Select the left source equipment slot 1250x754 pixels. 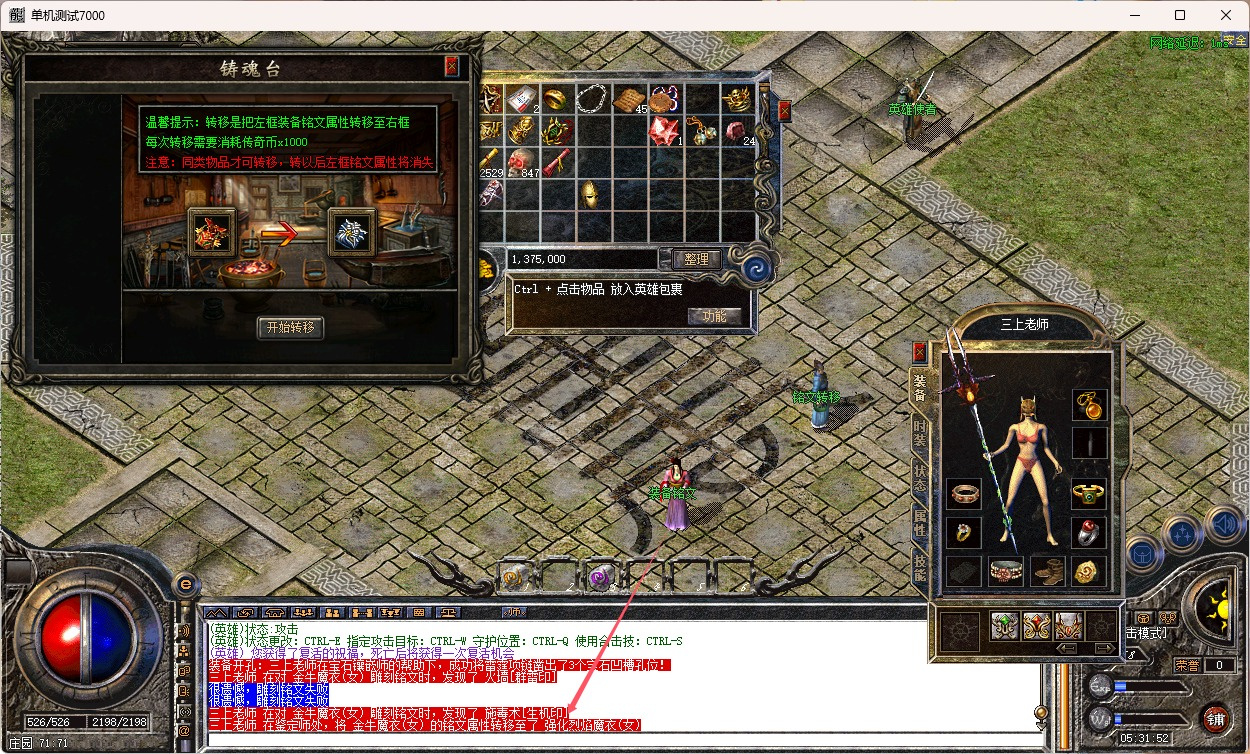click(x=212, y=232)
